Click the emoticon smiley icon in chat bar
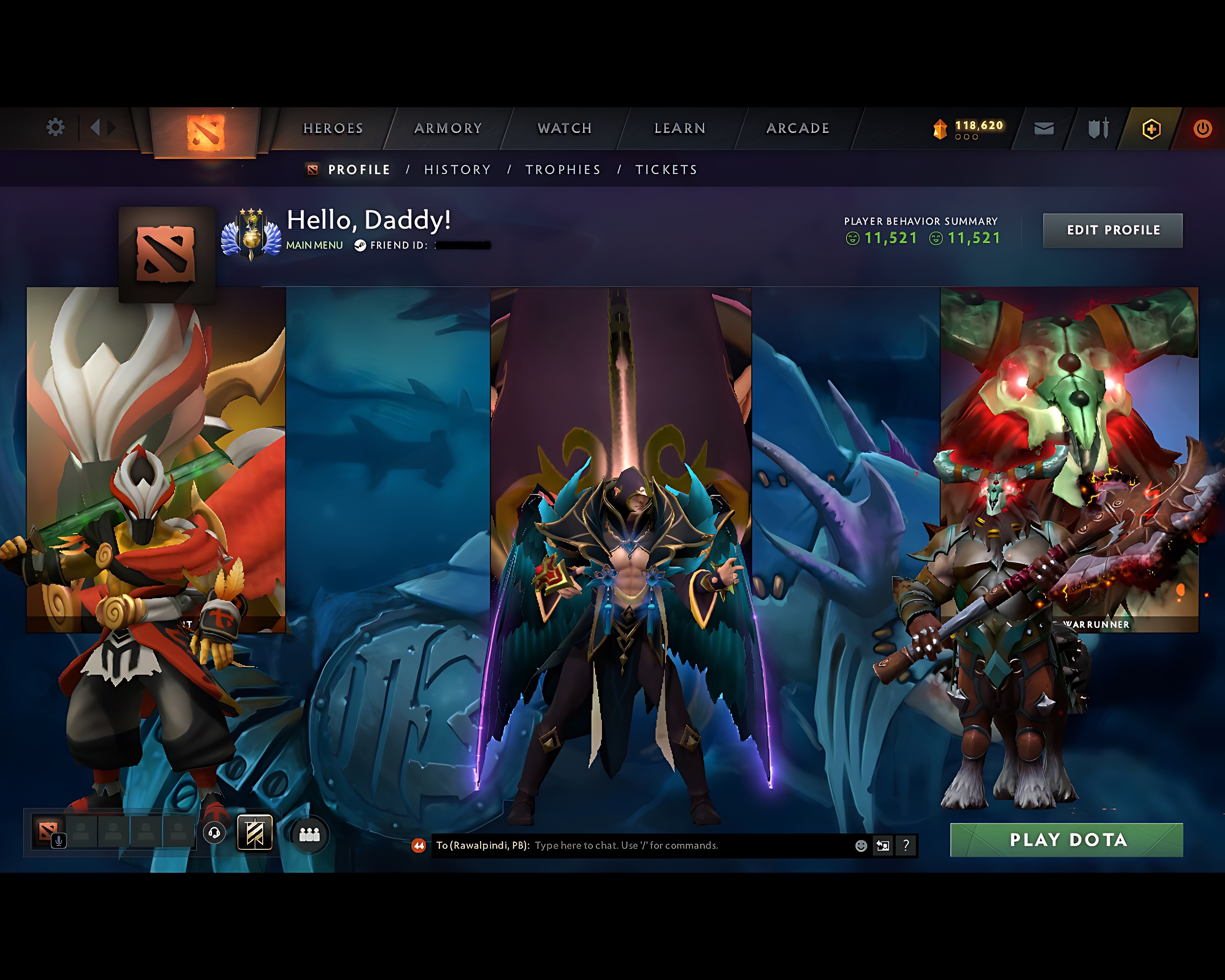 (861, 846)
